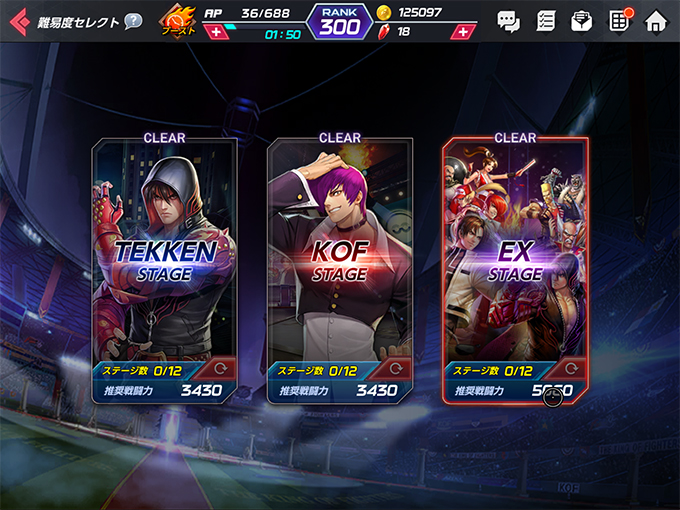Screen dimensions: 680x510
Task: Open the missions checklist icon
Action: pos(546,21)
